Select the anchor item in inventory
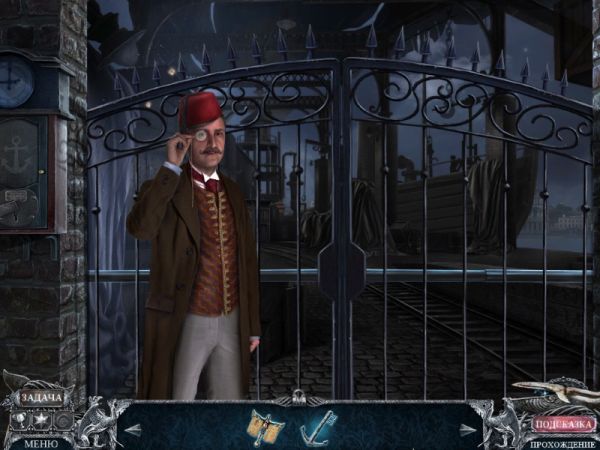 coord(318,426)
